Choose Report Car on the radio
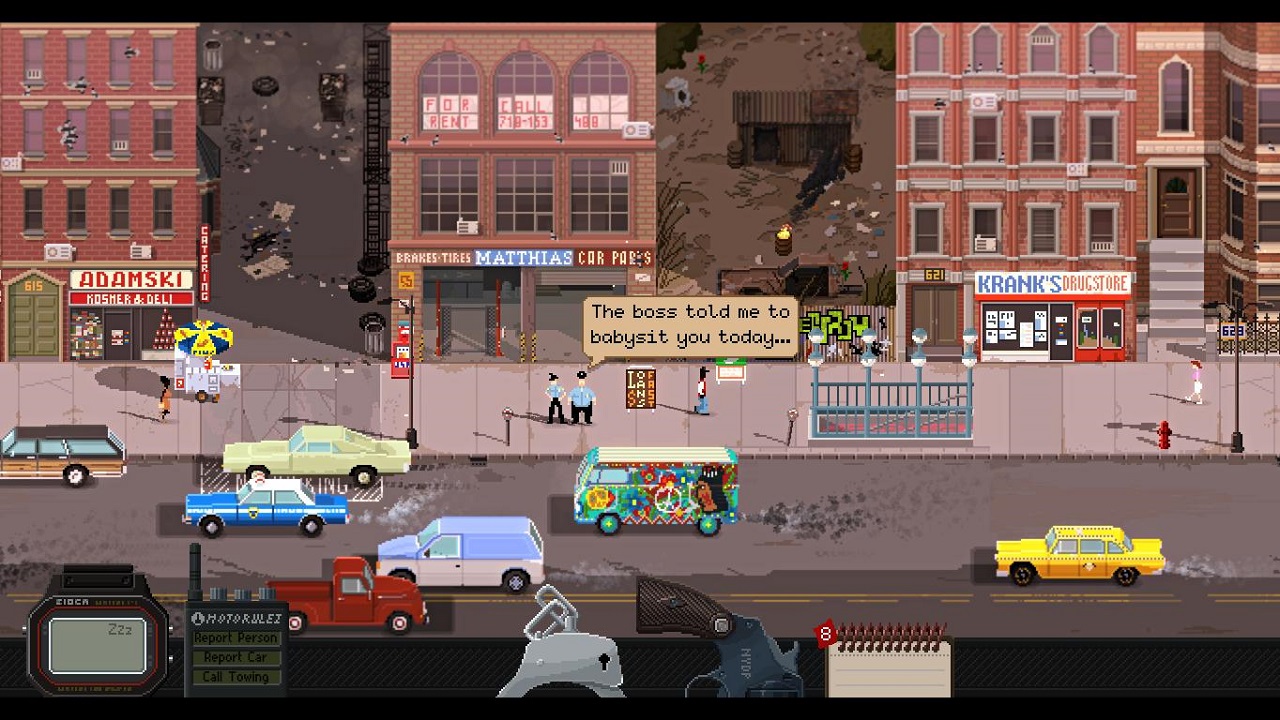1280x720 pixels. tap(236, 657)
